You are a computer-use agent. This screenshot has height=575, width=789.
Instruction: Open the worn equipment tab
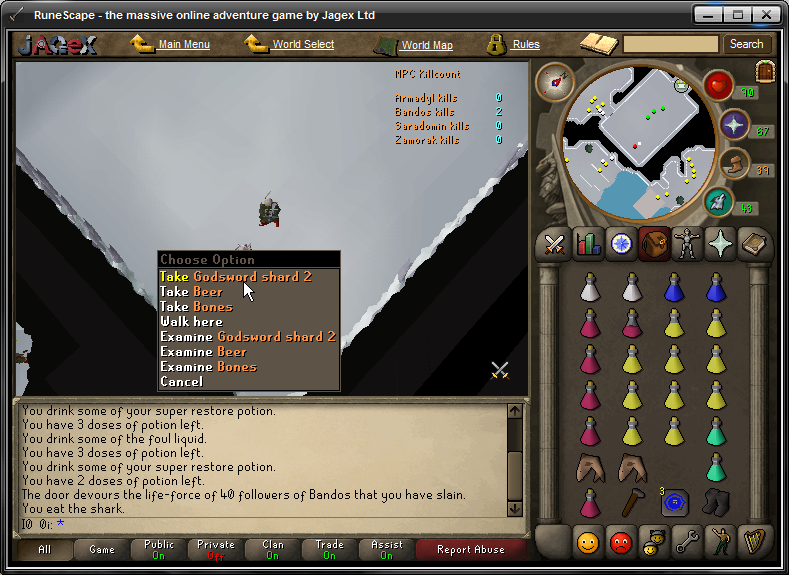(686, 243)
